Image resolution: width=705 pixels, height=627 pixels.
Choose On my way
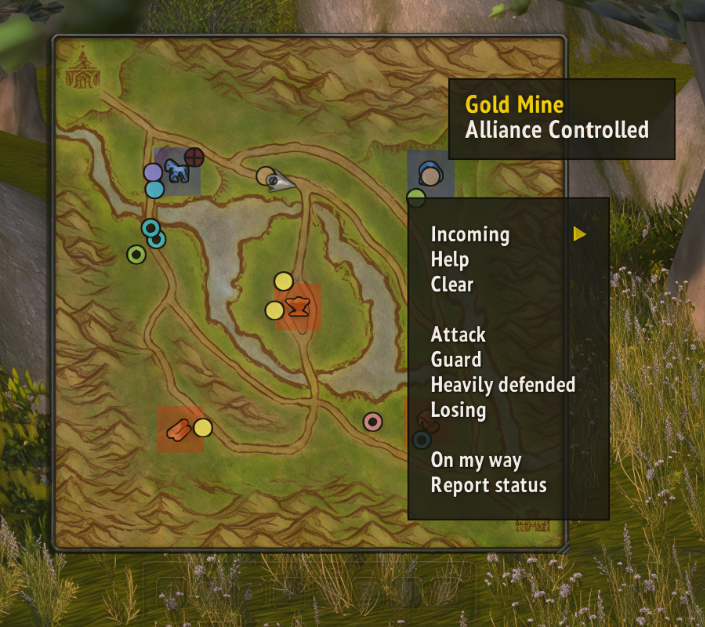point(476,461)
